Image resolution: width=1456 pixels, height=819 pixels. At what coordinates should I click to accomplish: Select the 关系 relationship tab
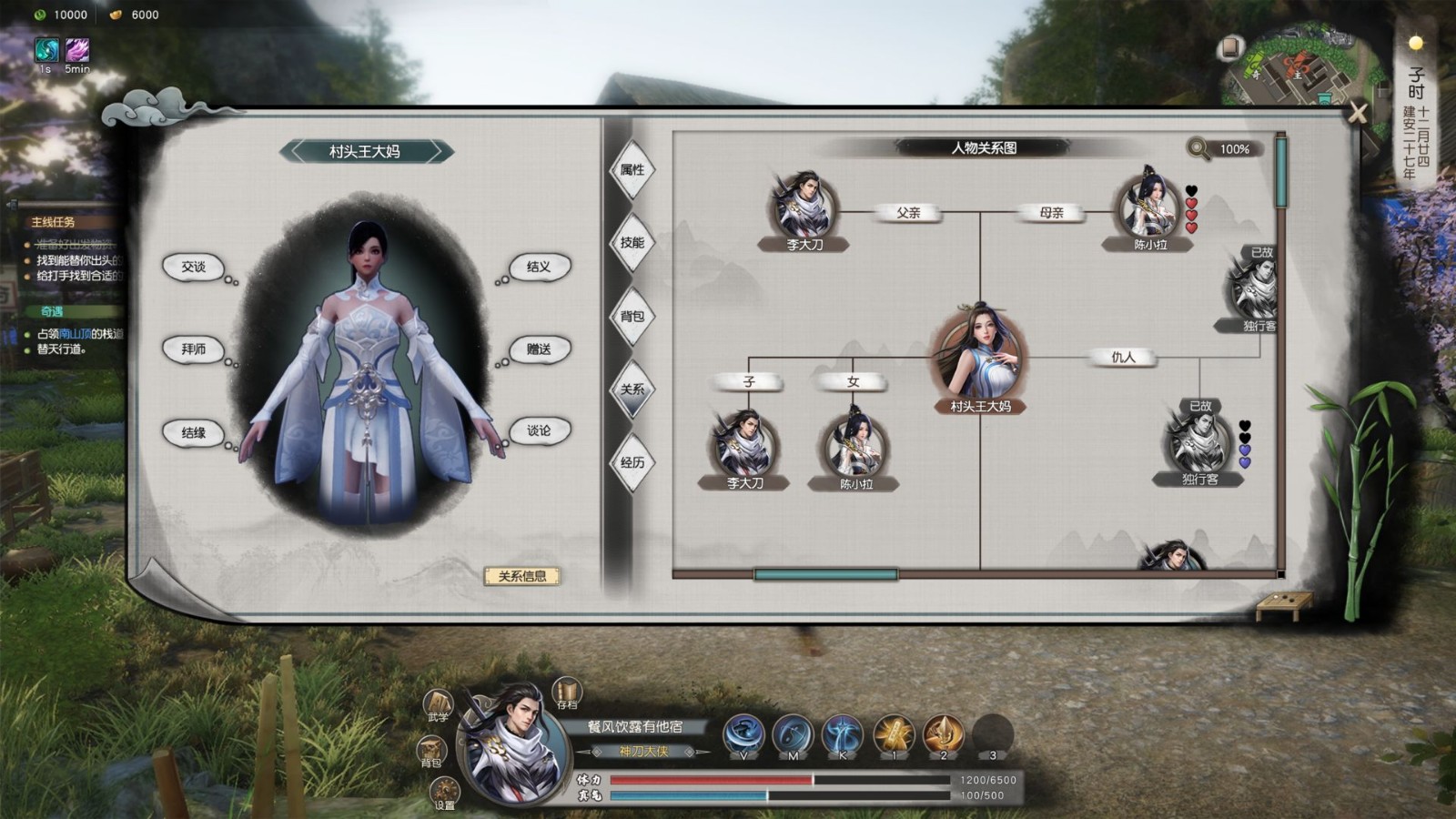[632, 389]
